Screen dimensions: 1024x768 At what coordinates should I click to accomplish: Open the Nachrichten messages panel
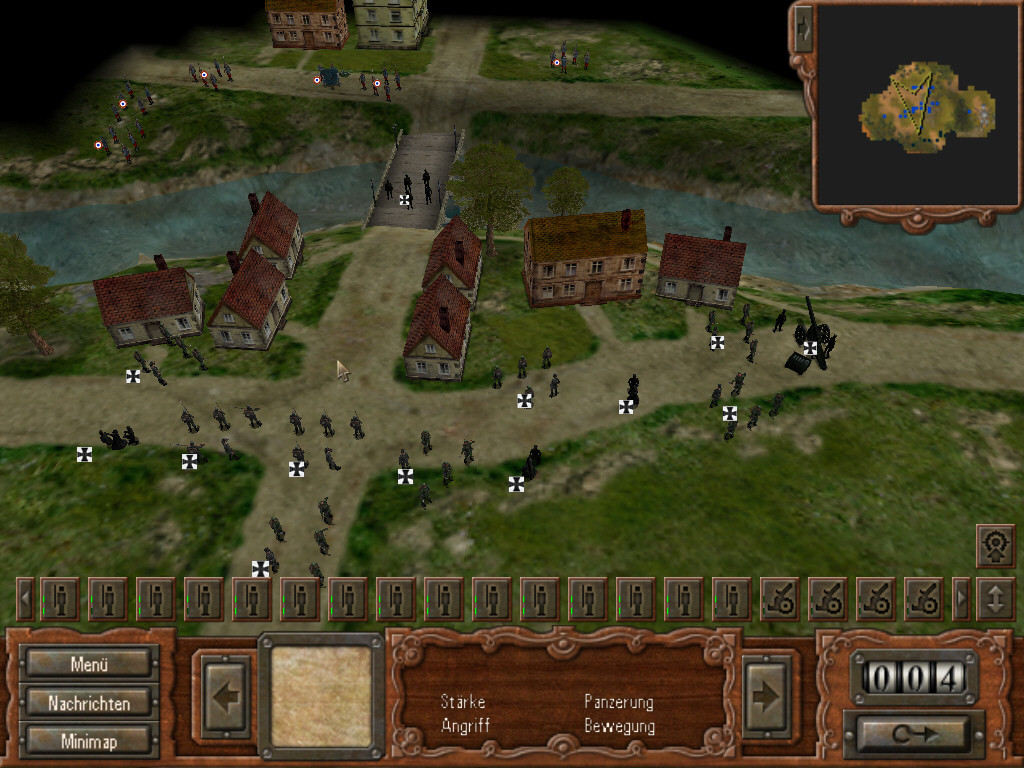pyautogui.click(x=90, y=703)
